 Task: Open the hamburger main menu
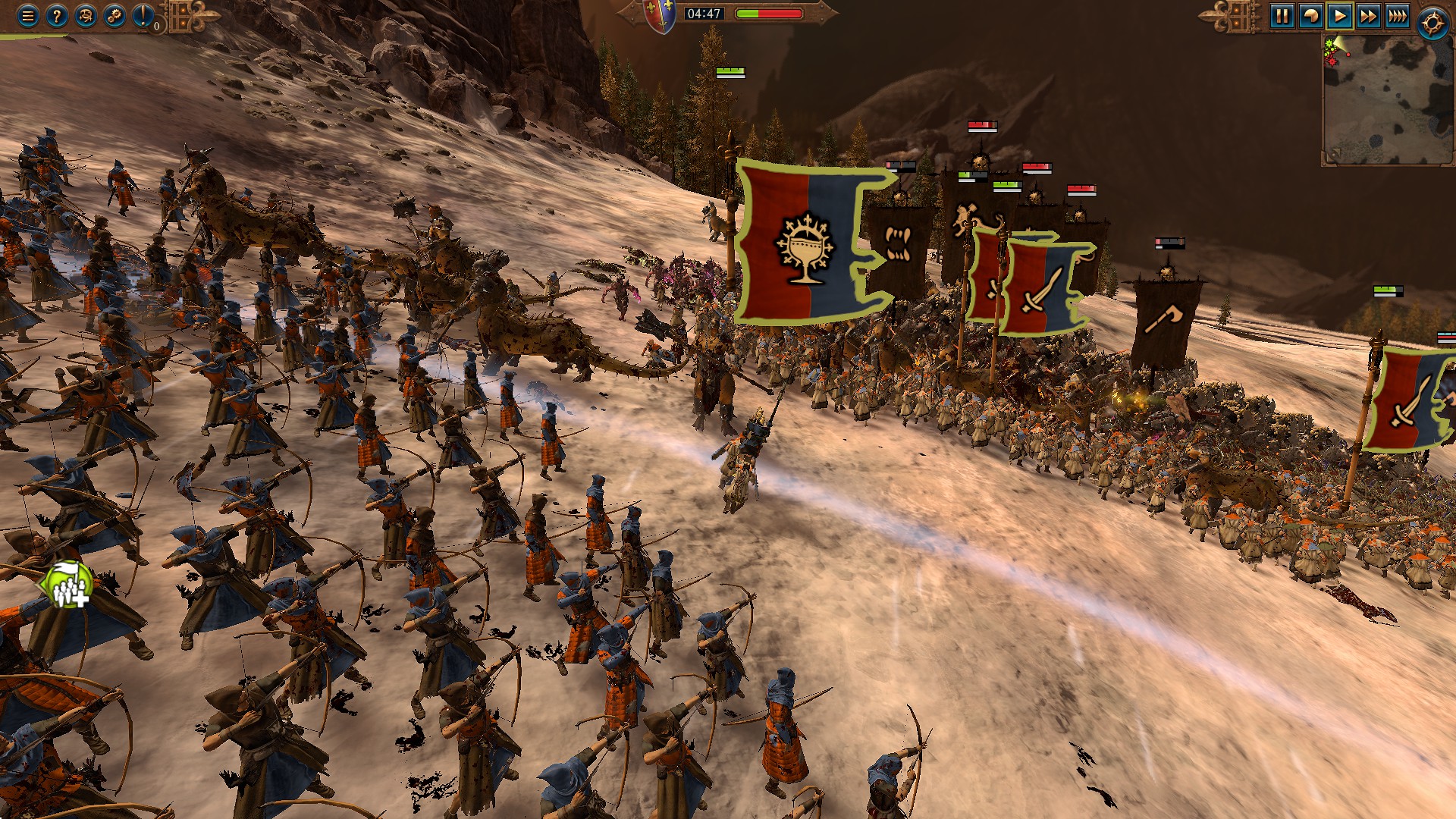tap(28, 16)
